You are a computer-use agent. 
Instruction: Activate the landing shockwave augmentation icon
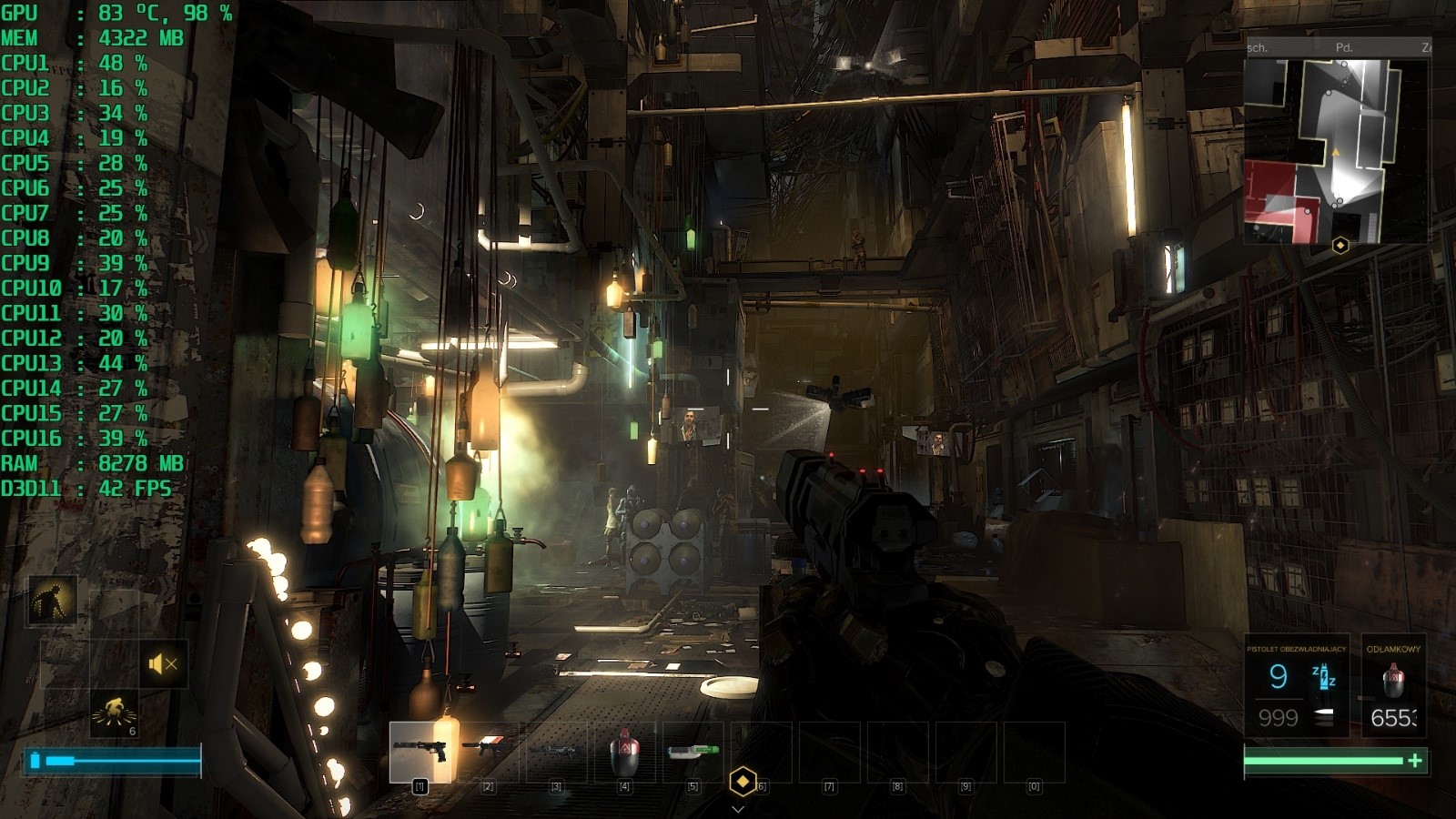pos(115,712)
